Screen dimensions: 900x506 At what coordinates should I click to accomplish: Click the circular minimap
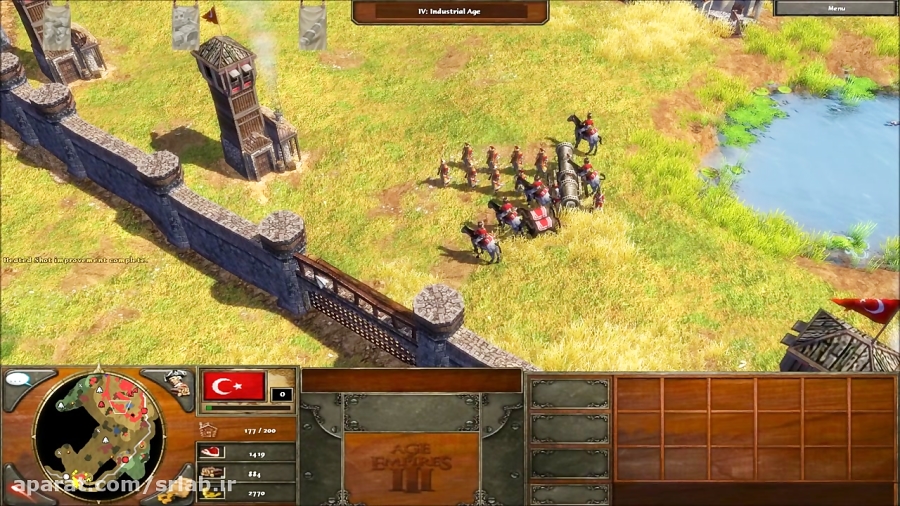point(98,435)
